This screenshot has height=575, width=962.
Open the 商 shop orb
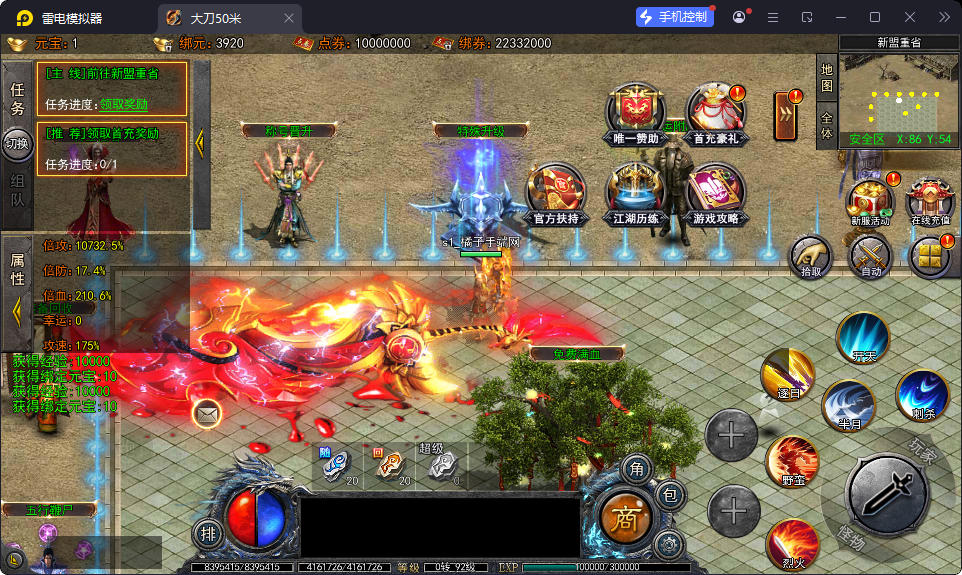tap(626, 518)
